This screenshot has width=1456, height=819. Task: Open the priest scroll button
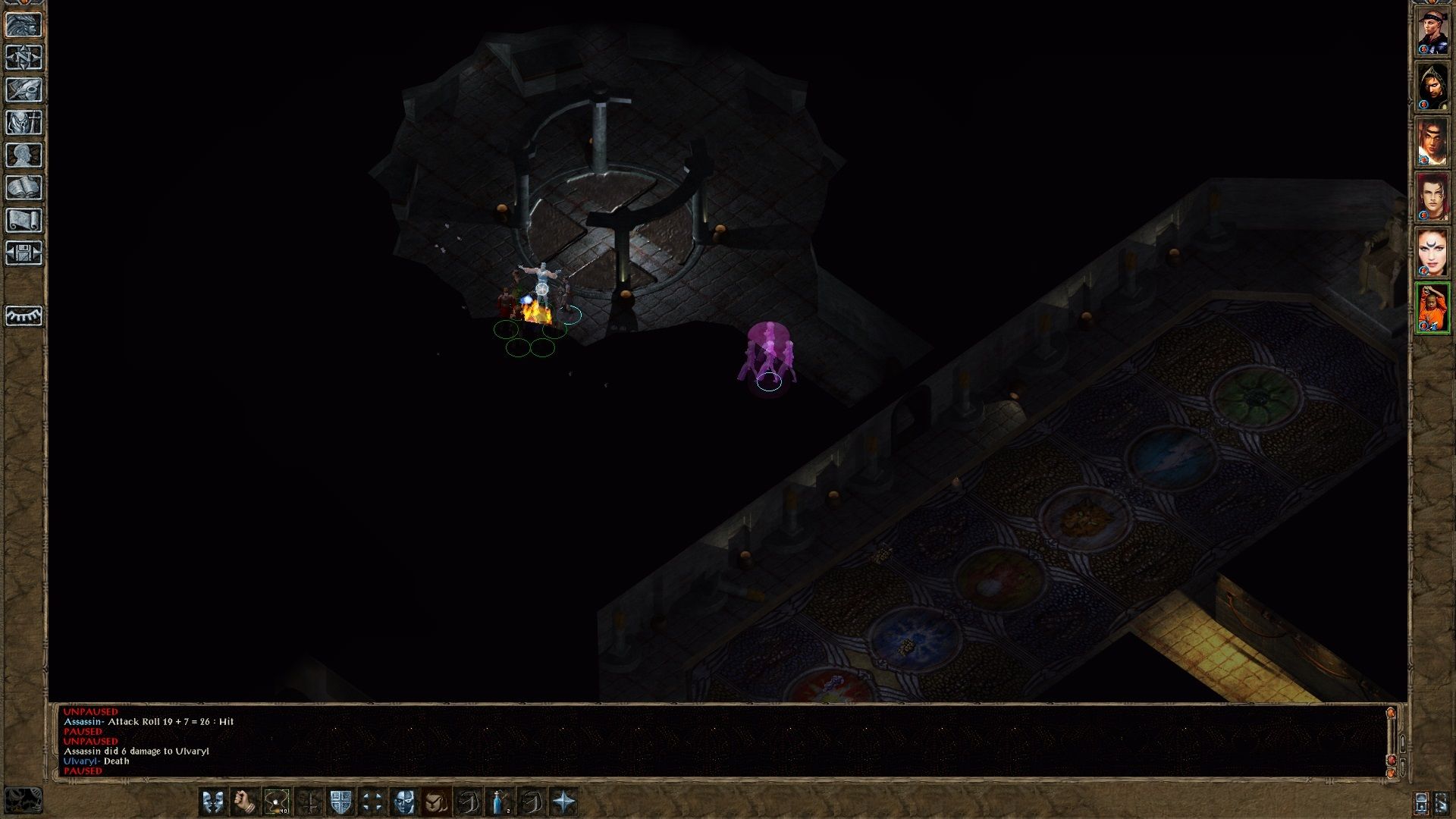tap(24, 220)
